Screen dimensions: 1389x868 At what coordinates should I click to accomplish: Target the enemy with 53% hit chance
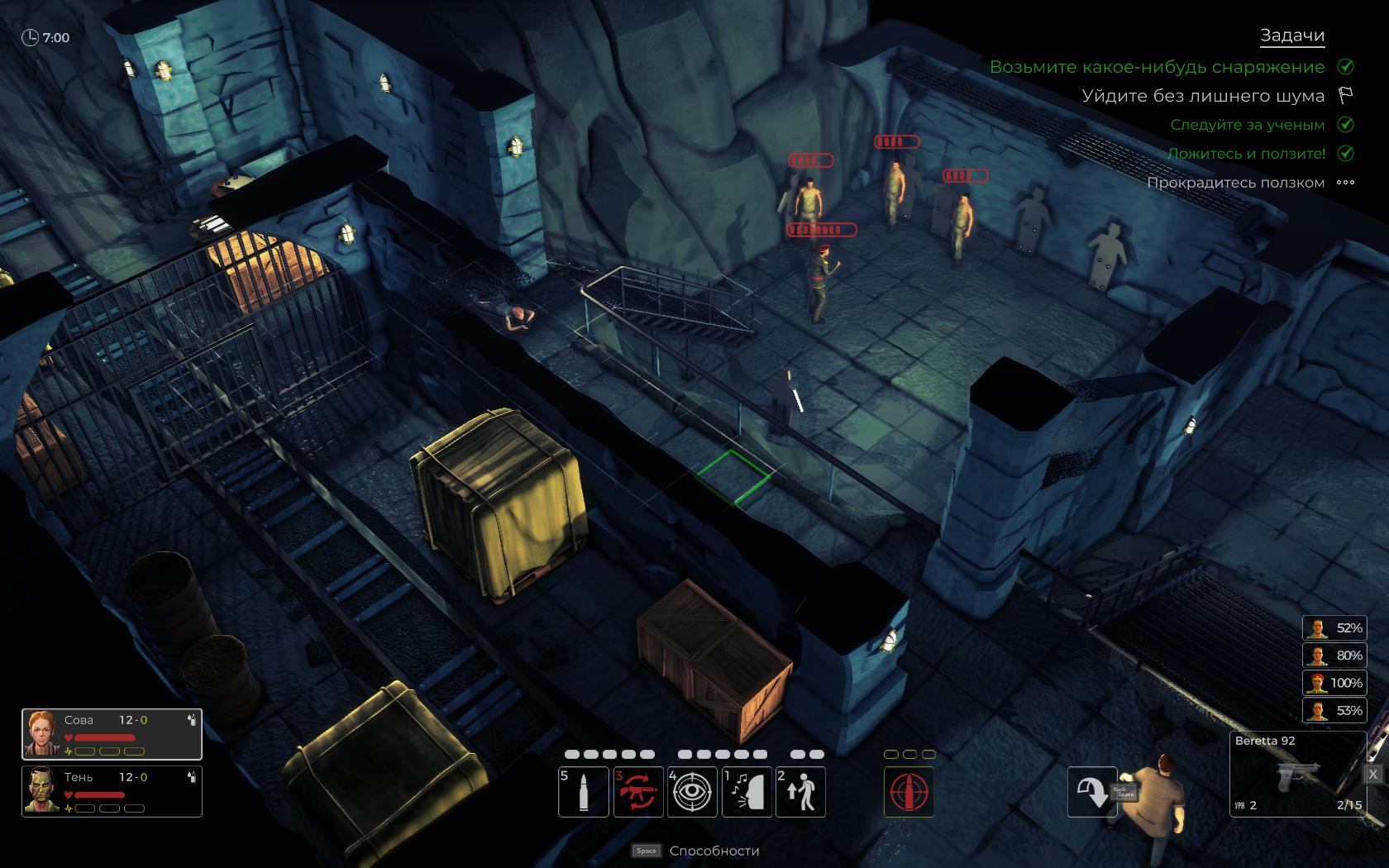1334,710
